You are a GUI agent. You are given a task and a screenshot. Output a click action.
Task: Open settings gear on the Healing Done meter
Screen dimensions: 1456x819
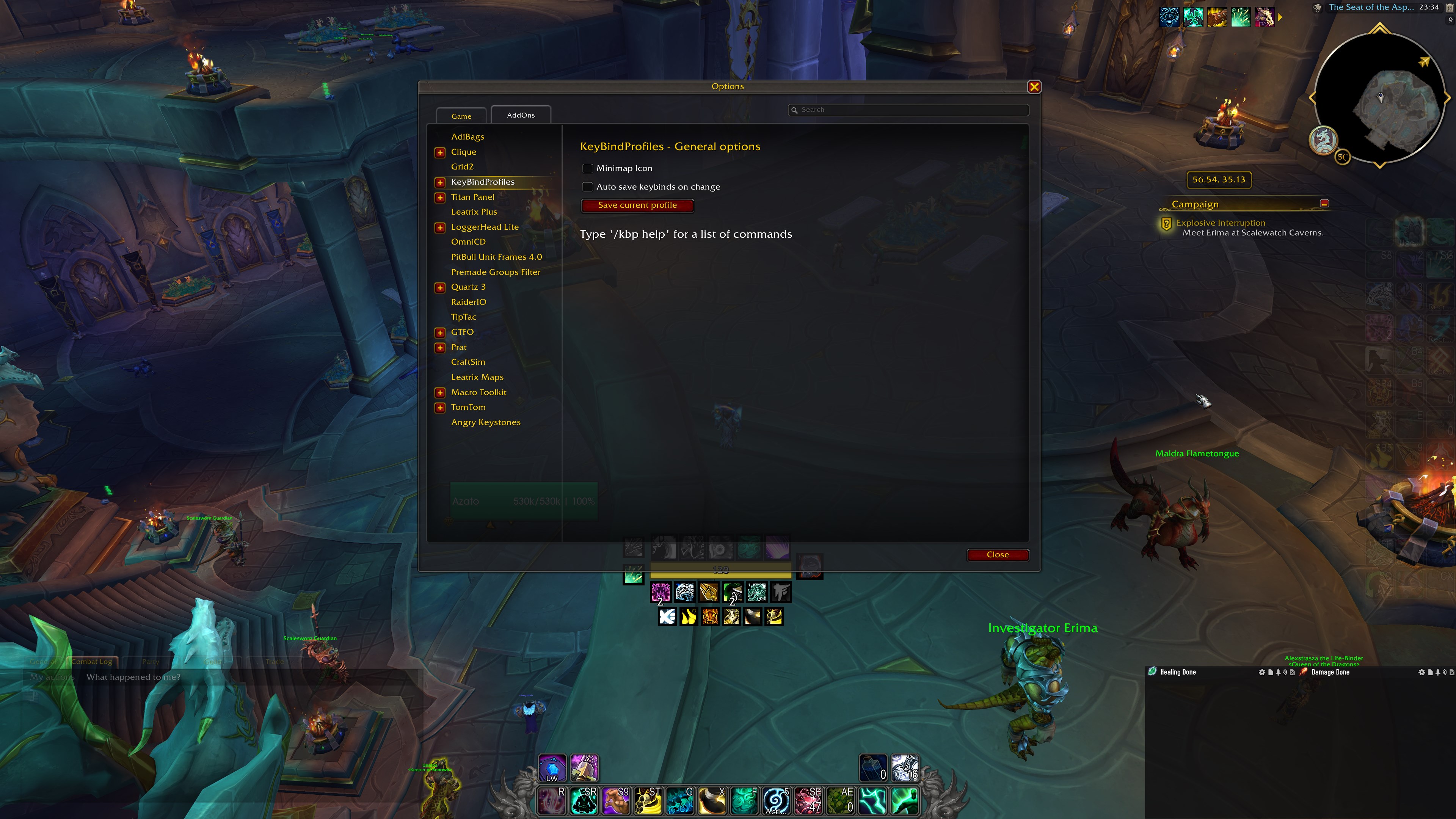tap(1261, 672)
